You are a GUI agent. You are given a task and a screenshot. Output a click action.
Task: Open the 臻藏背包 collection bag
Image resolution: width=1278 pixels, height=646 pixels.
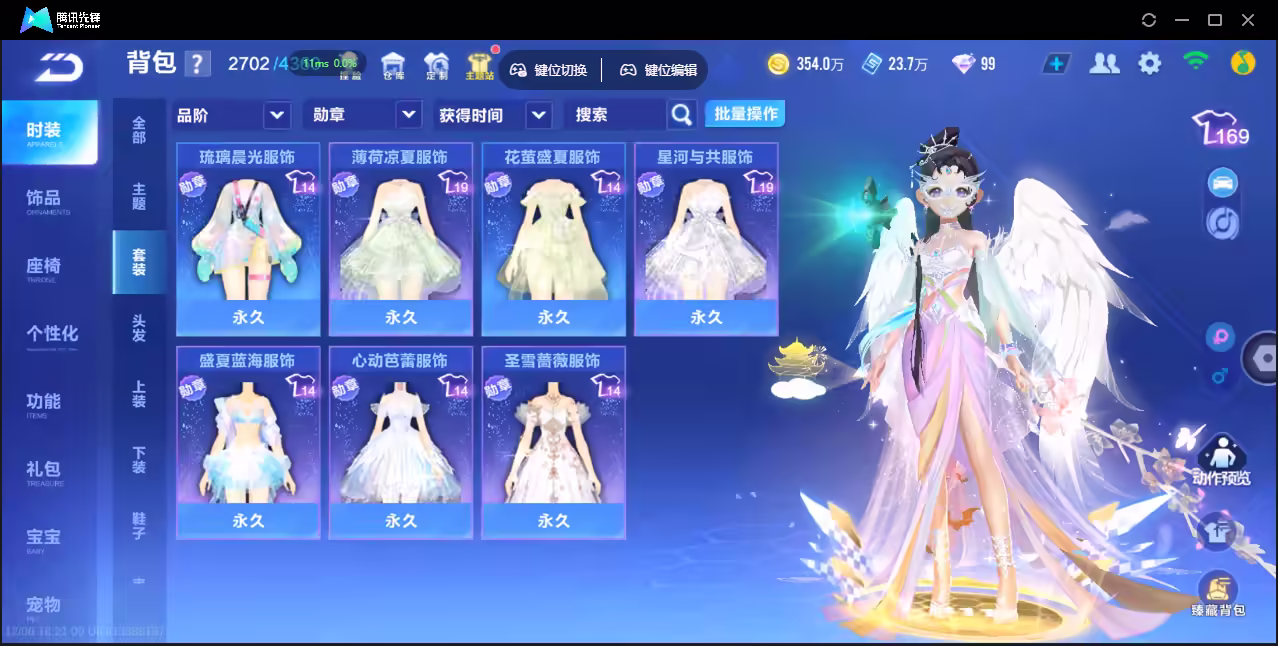click(1217, 592)
